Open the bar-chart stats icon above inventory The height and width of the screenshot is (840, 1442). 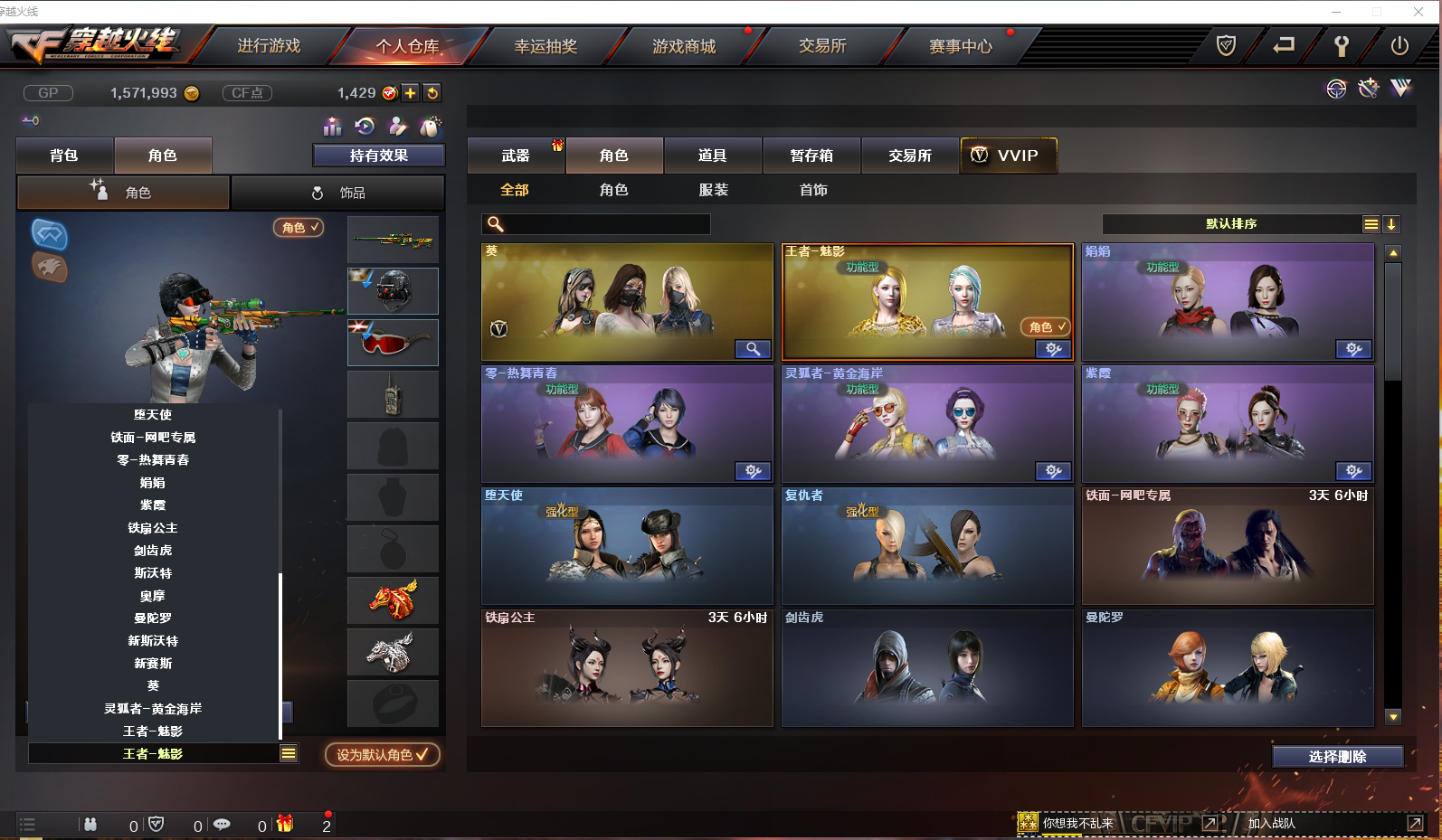point(332,127)
